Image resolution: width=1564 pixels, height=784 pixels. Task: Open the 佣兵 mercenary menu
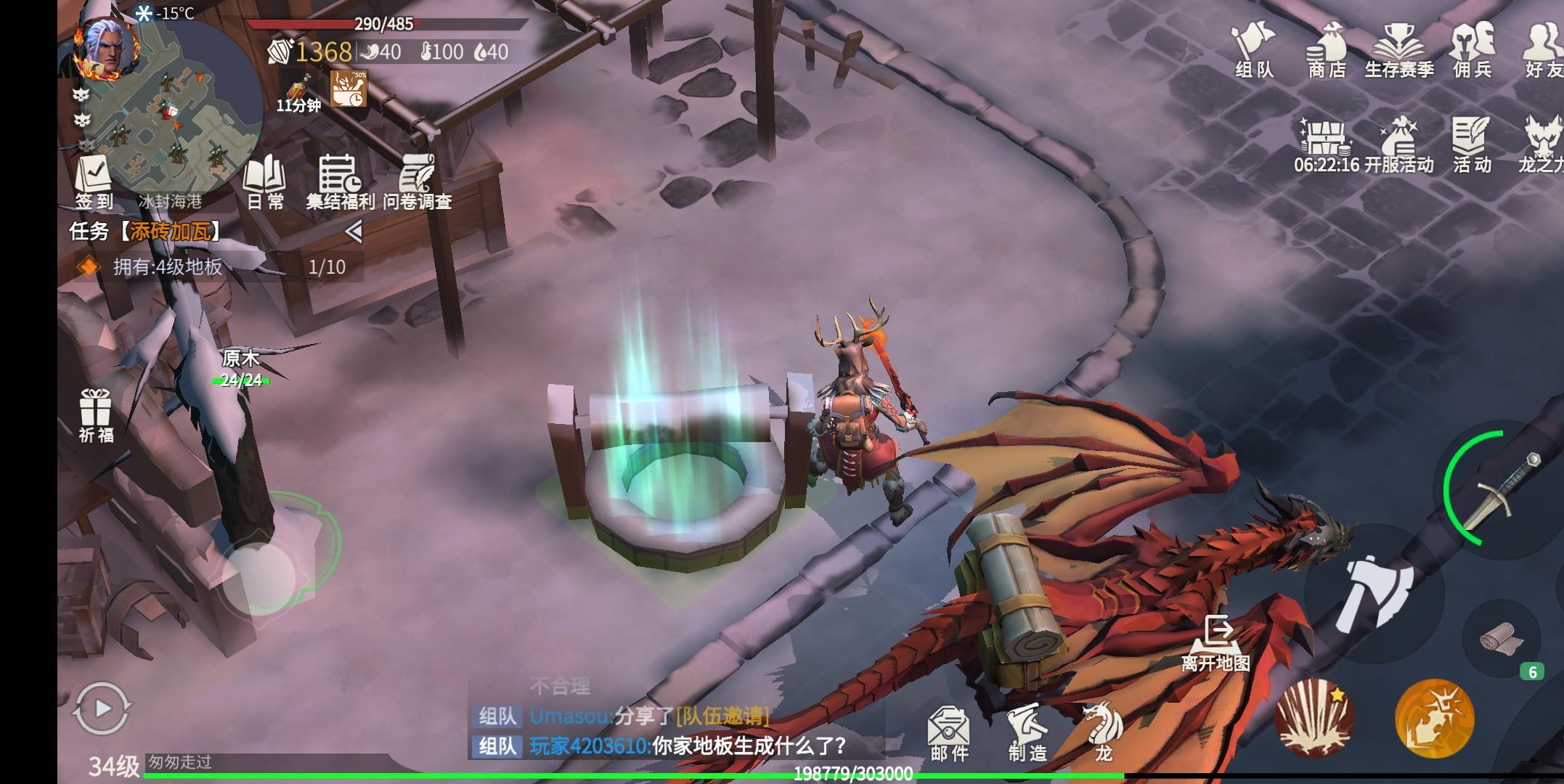(x=1472, y=49)
